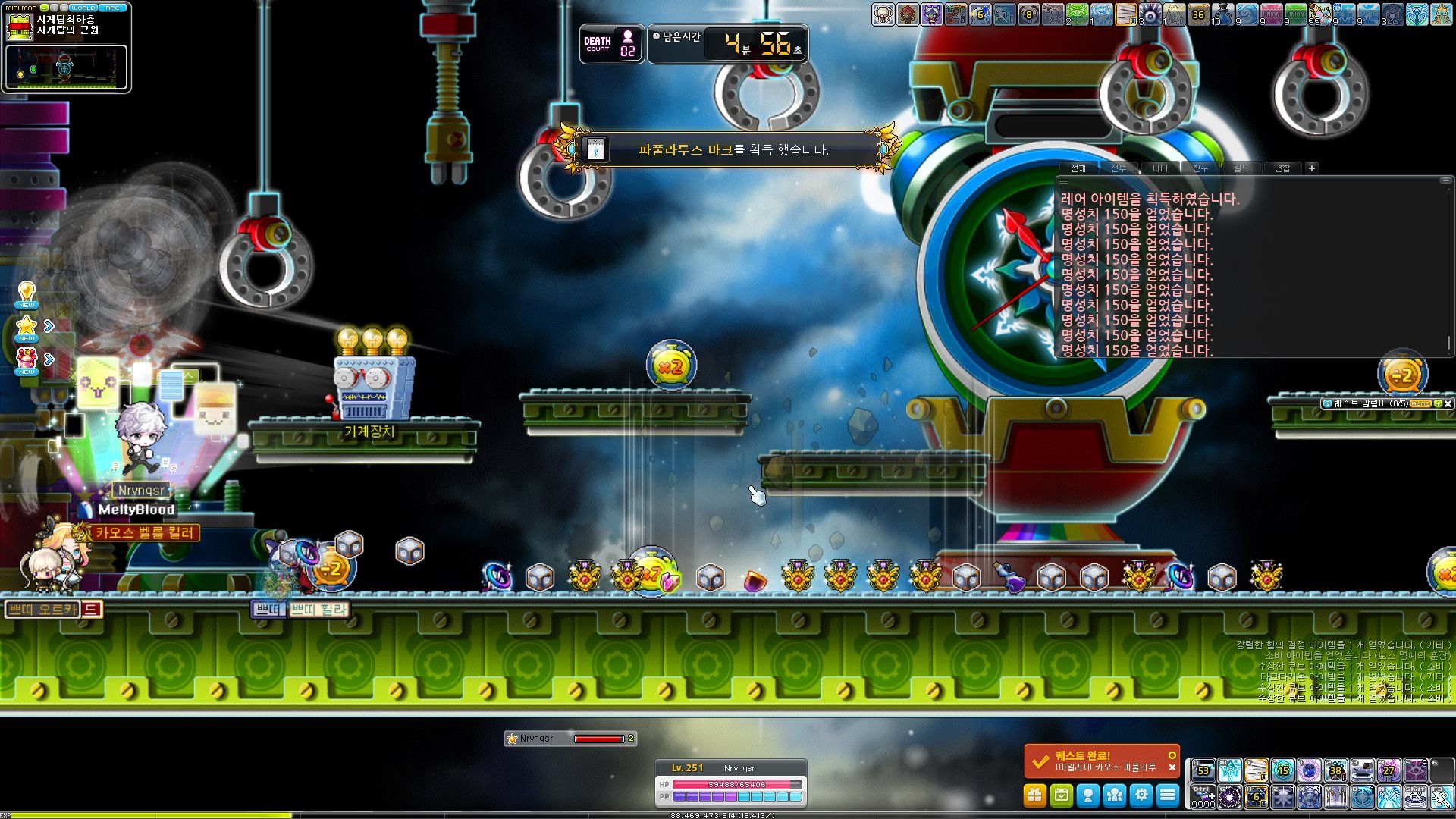
Task: Open the three-line main menu button
Action: coord(1168,795)
